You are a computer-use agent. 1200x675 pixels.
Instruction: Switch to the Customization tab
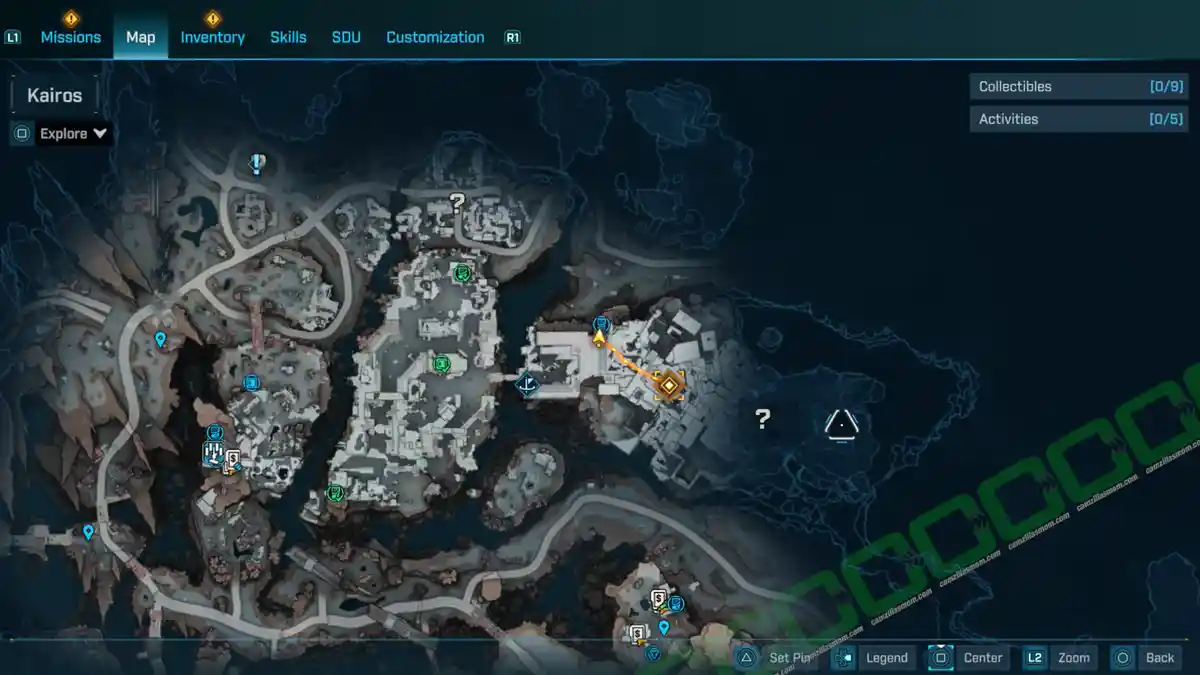click(x=435, y=37)
